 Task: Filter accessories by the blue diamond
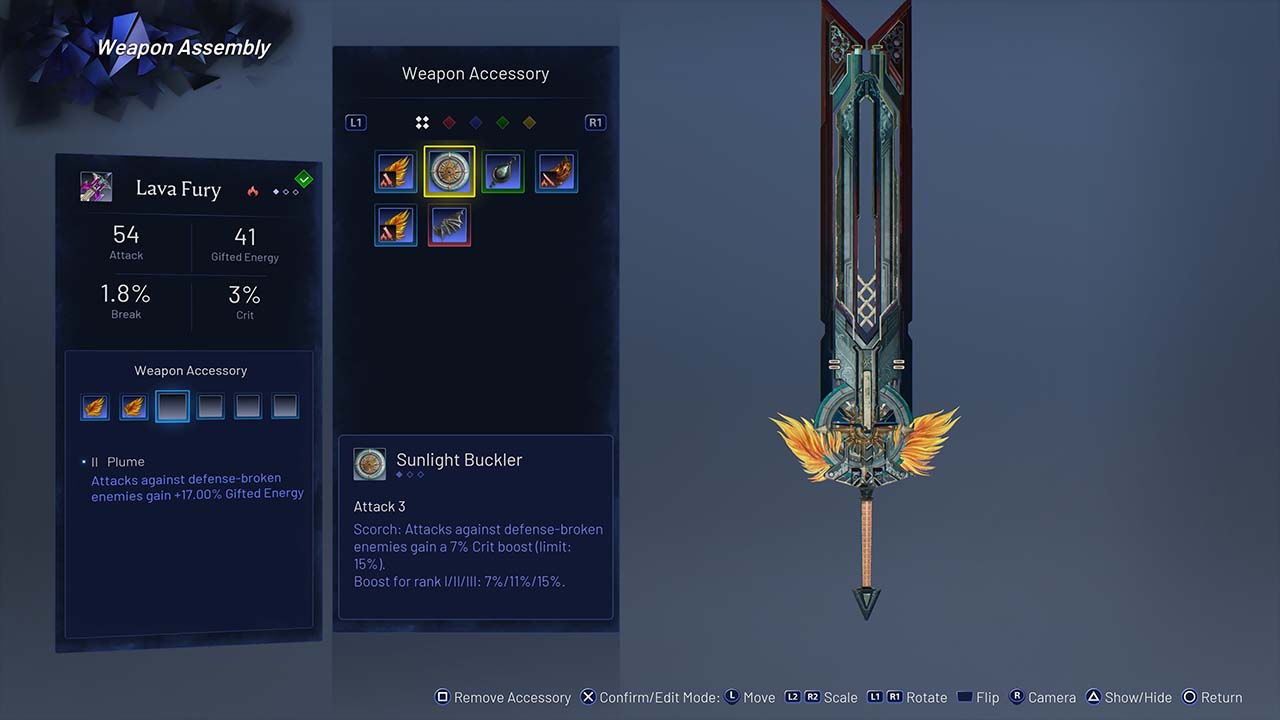point(476,122)
